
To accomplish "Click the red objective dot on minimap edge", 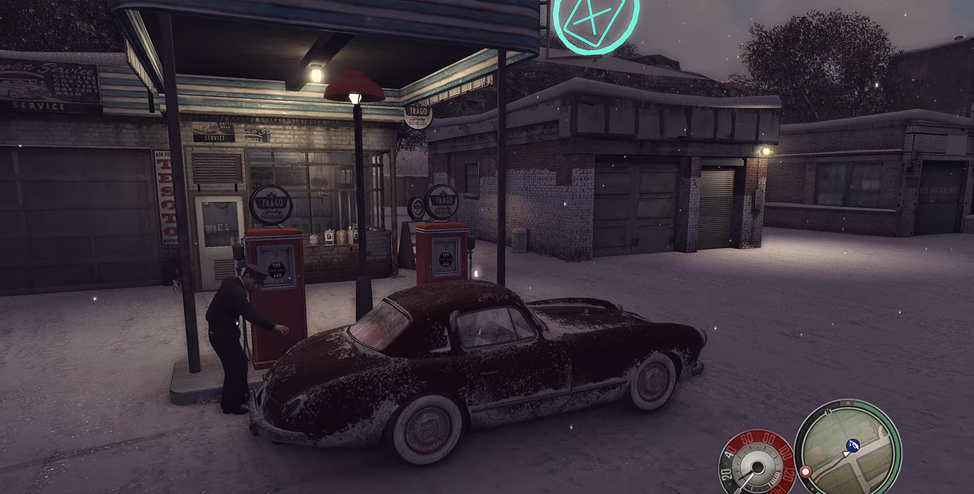I will (x=805, y=471).
